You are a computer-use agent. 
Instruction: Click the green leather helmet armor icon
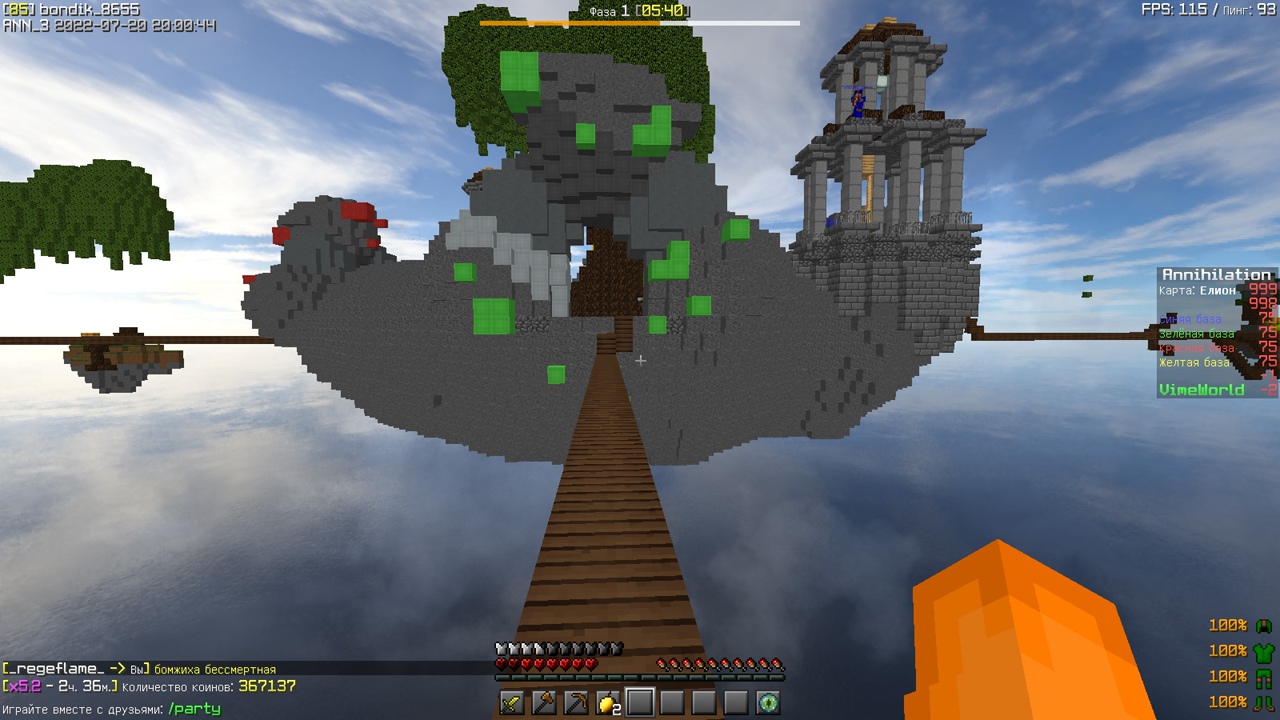(1264, 626)
